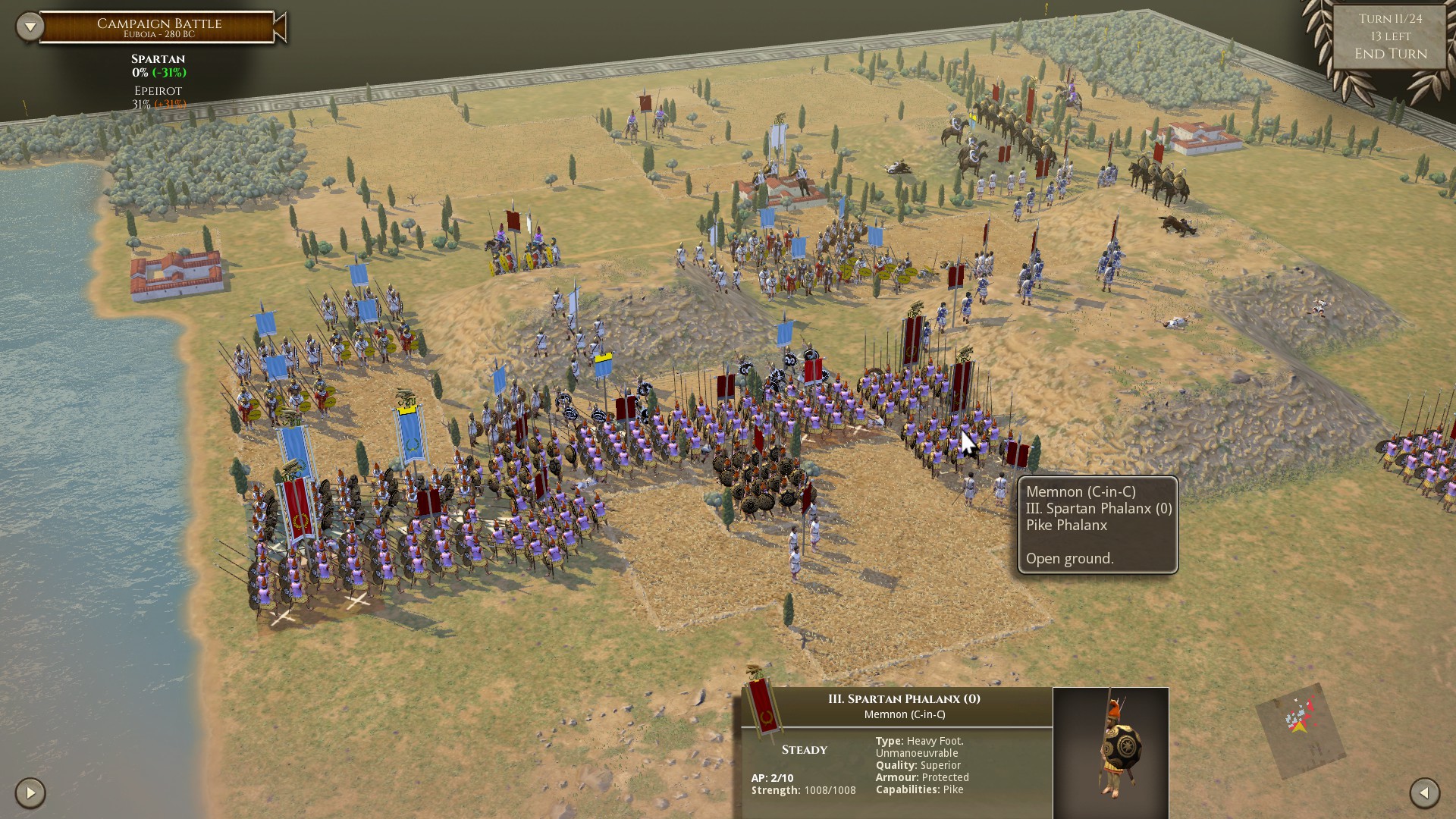This screenshot has height=819, width=1456.
Task: Collapse the Campaign Battle banner with the down arrow
Action: point(29,25)
